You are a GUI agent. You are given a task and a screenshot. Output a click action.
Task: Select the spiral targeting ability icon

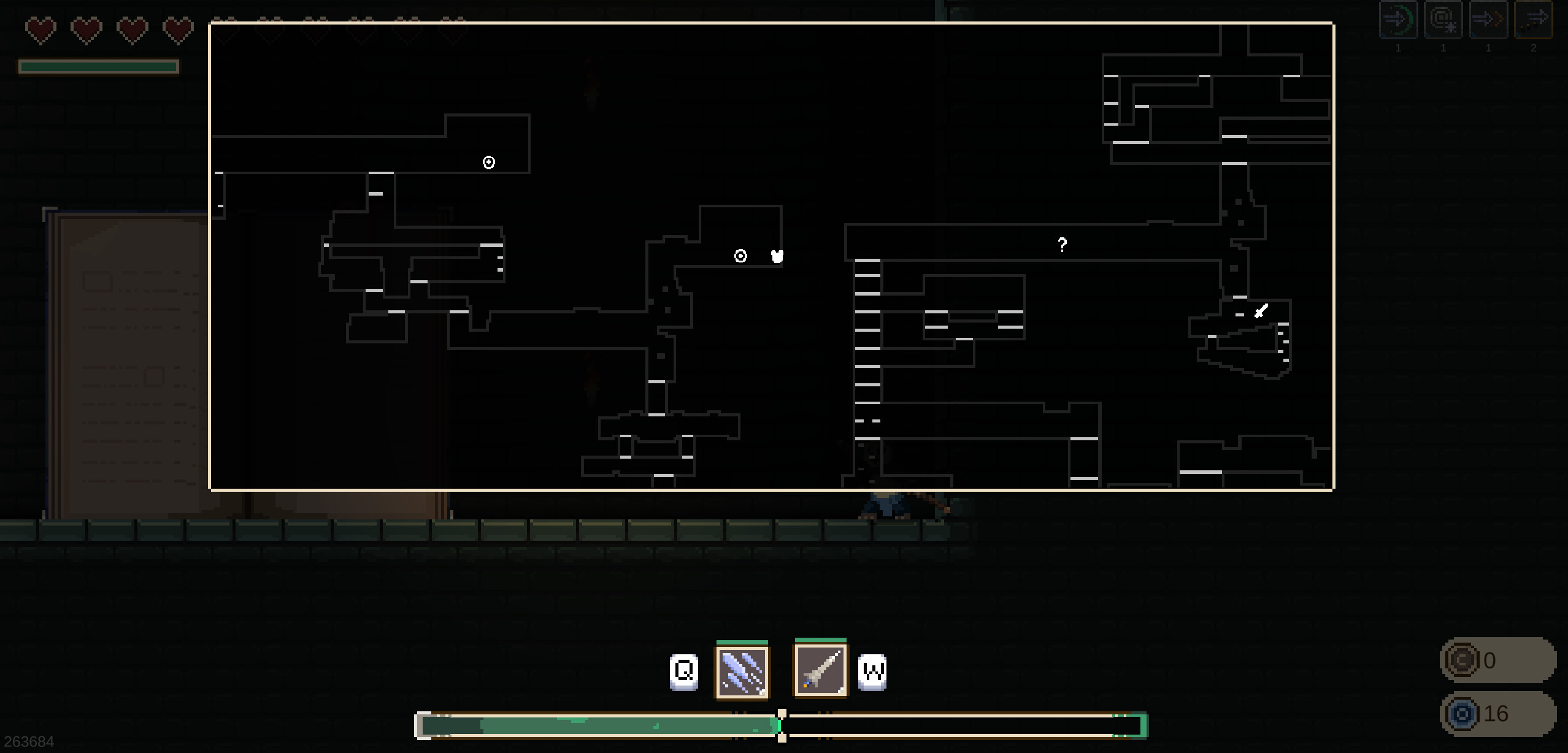coord(1443,18)
